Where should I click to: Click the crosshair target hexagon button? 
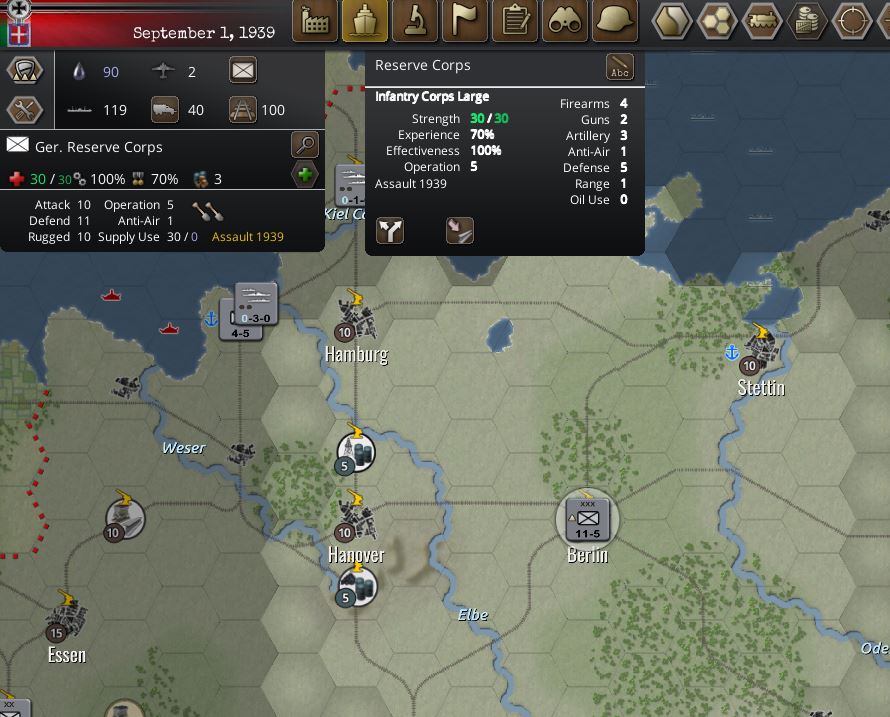[852, 20]
